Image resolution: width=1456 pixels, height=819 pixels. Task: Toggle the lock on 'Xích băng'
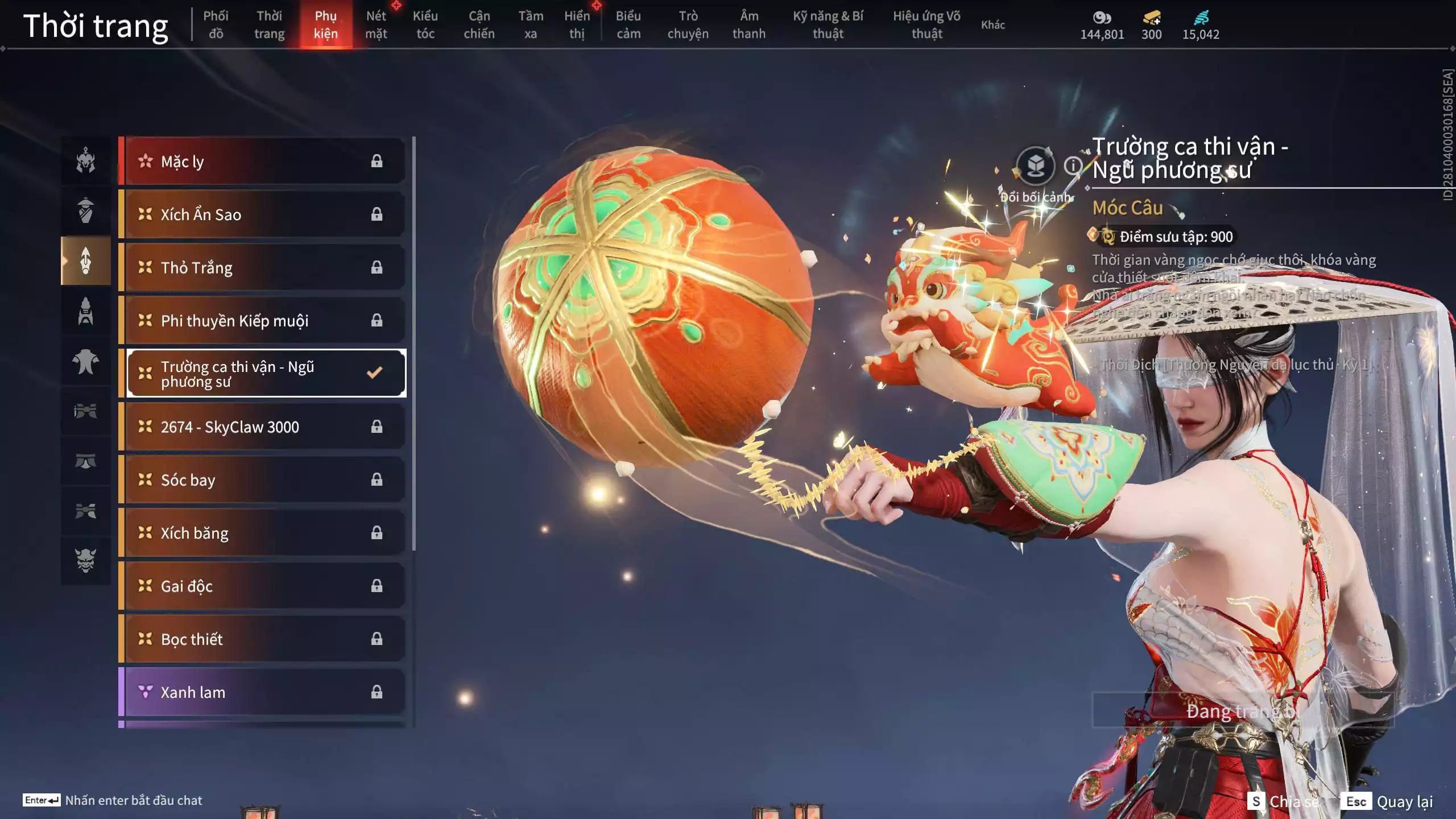coord(376,532)
